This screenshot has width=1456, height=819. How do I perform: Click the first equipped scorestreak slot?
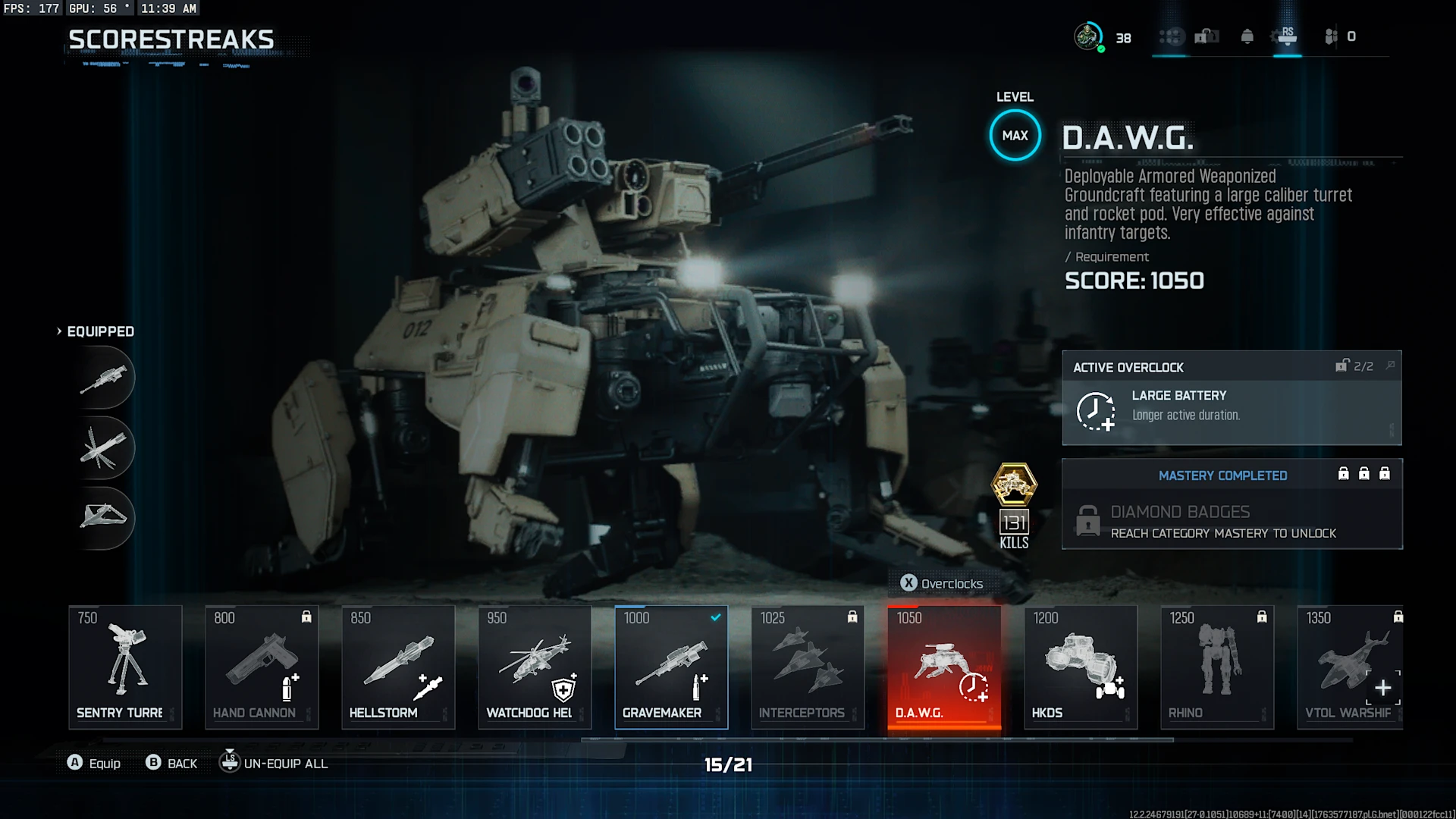click(105, 378)
